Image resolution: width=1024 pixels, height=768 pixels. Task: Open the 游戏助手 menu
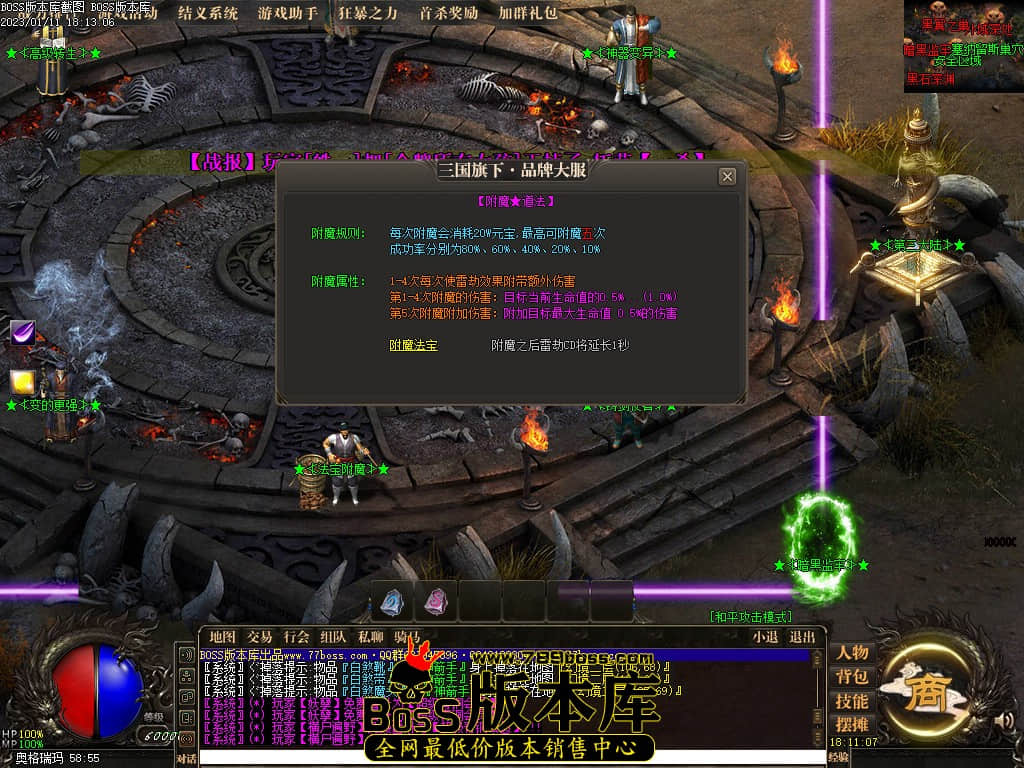click(288, 14)
